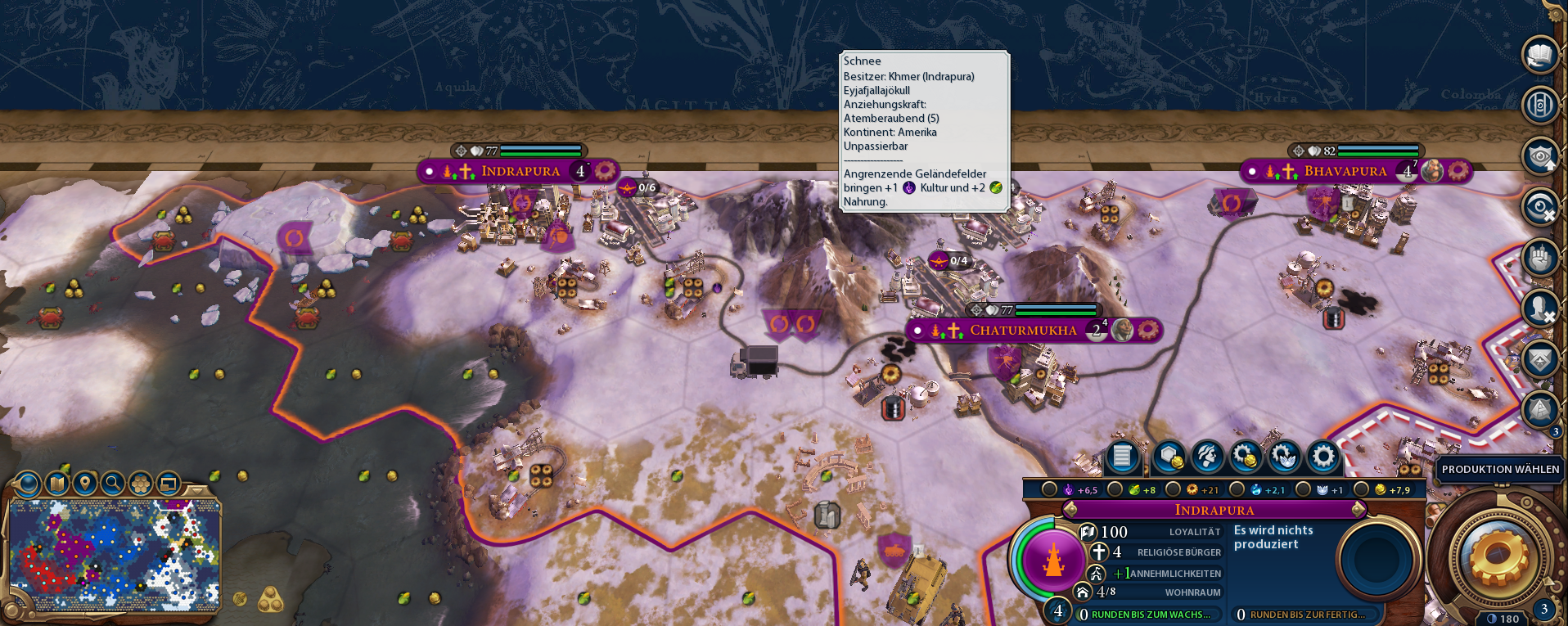Go to previous city with left arrow

[1069, 510]
